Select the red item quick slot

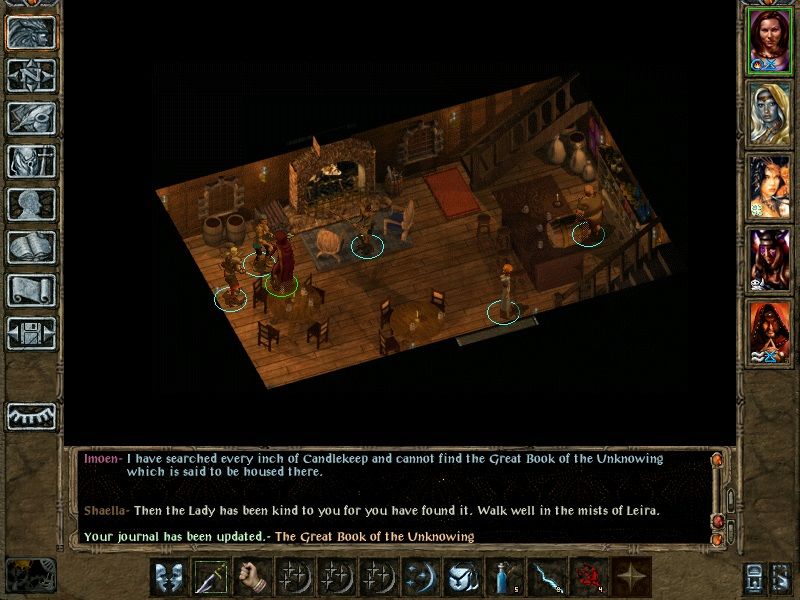click(588, 579)
